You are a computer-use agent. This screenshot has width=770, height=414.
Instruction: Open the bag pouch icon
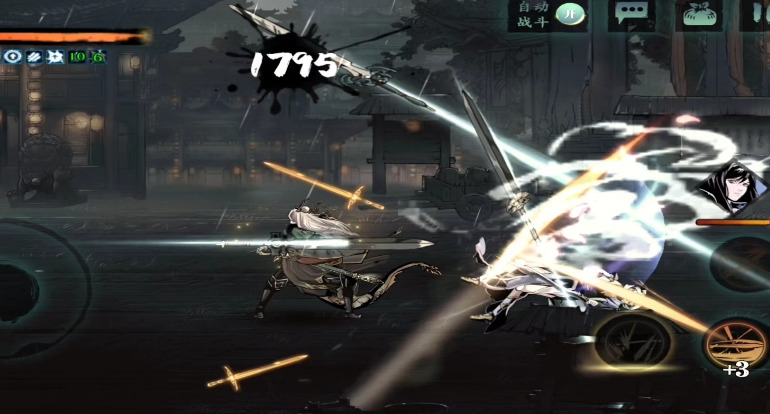pyautogui.click(x=700, y=14)
